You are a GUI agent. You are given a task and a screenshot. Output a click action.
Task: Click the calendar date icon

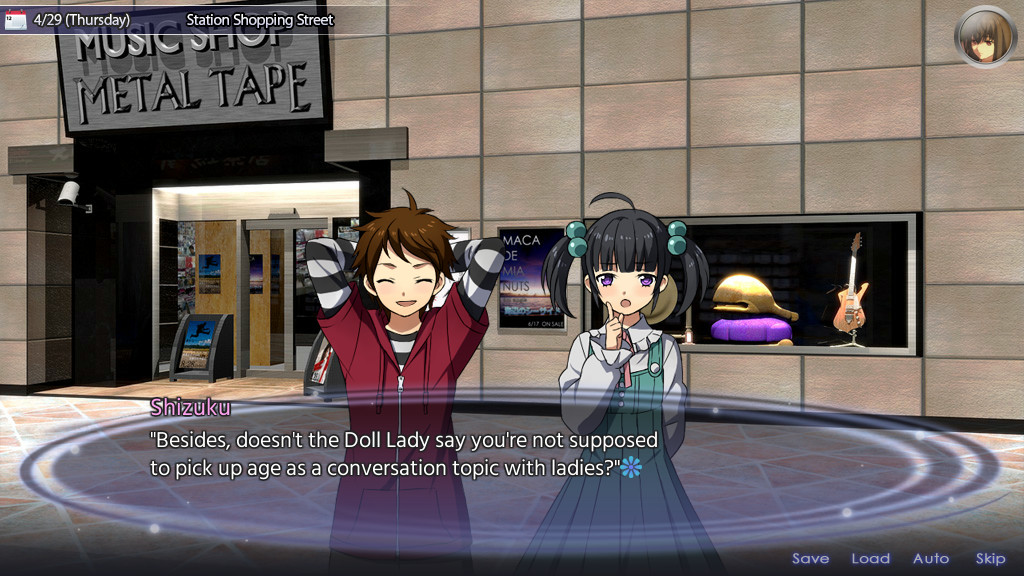[x=16, y=20]
